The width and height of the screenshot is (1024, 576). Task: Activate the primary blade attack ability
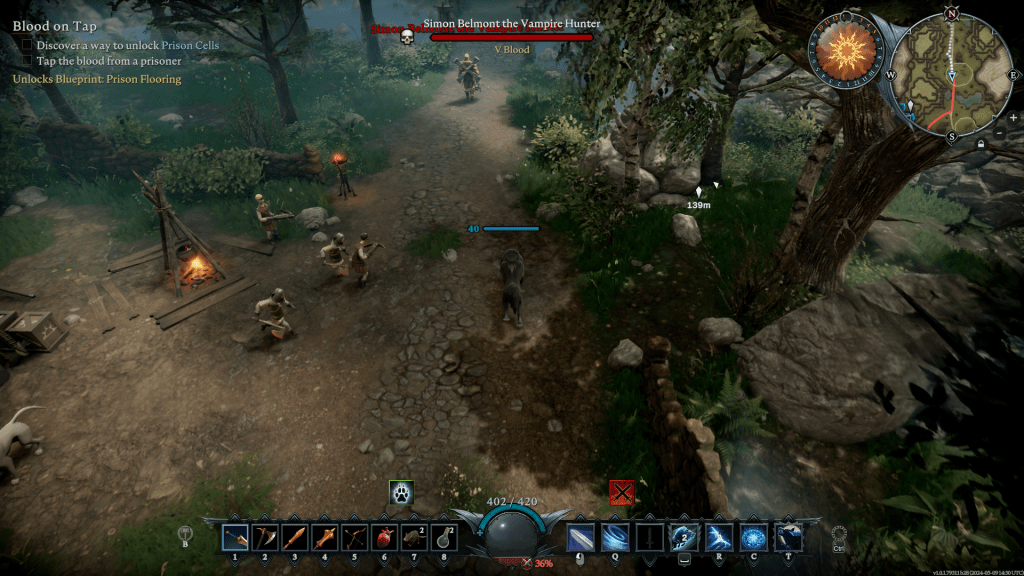581,538
